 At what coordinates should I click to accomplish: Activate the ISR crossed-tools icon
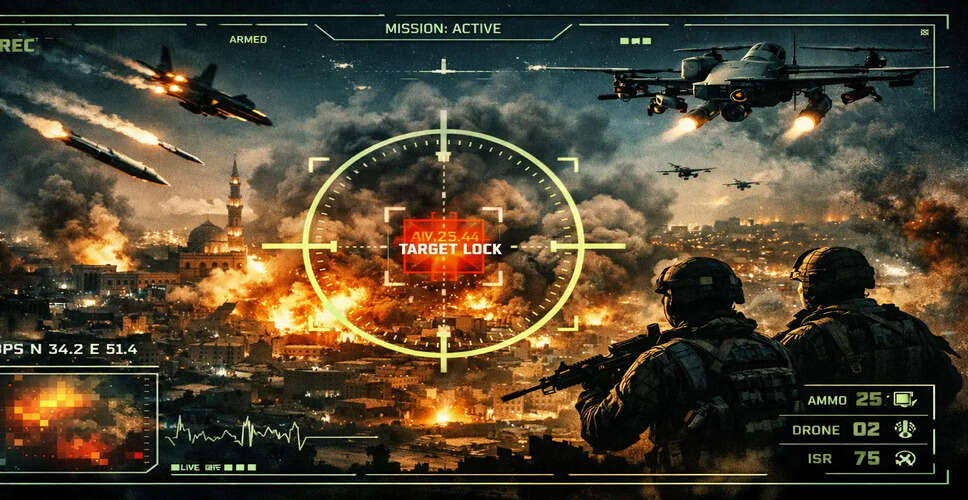click(x=906, y=458)
